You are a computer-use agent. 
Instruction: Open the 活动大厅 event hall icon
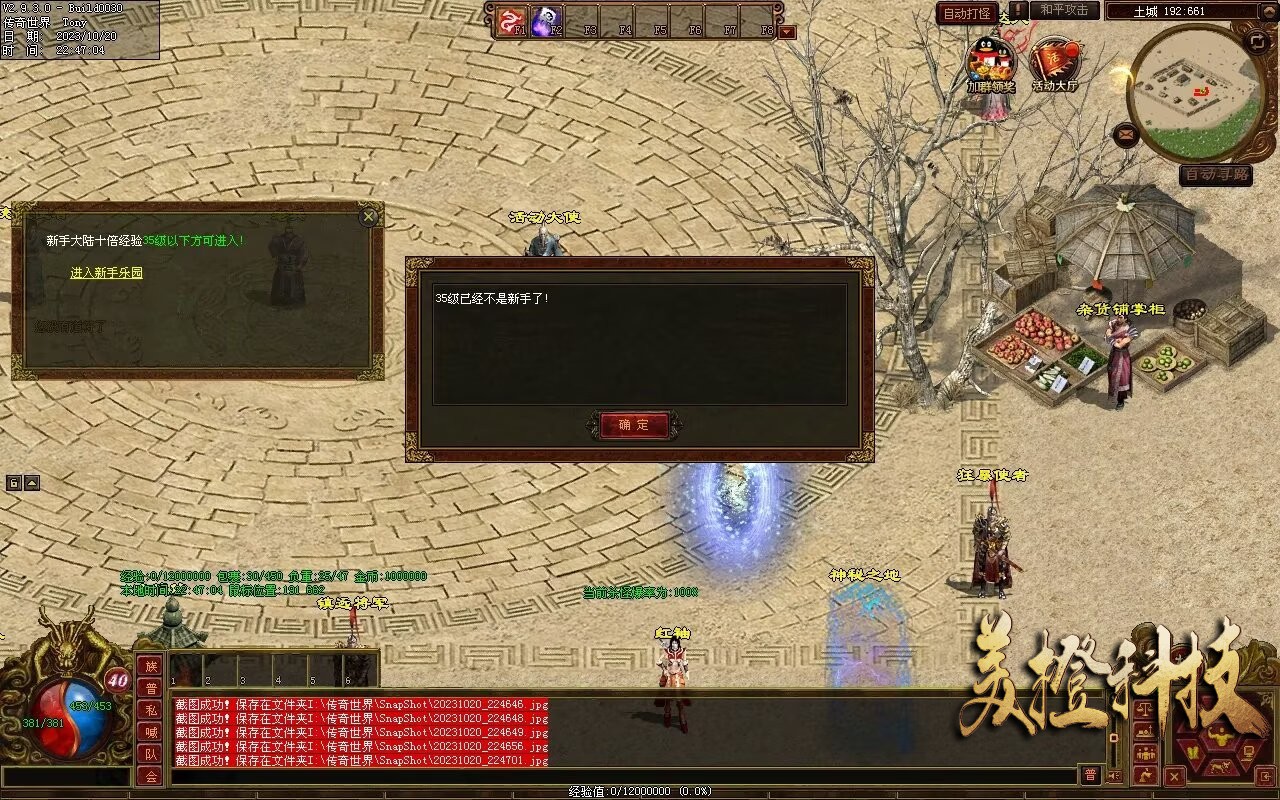click(1055, 63)
